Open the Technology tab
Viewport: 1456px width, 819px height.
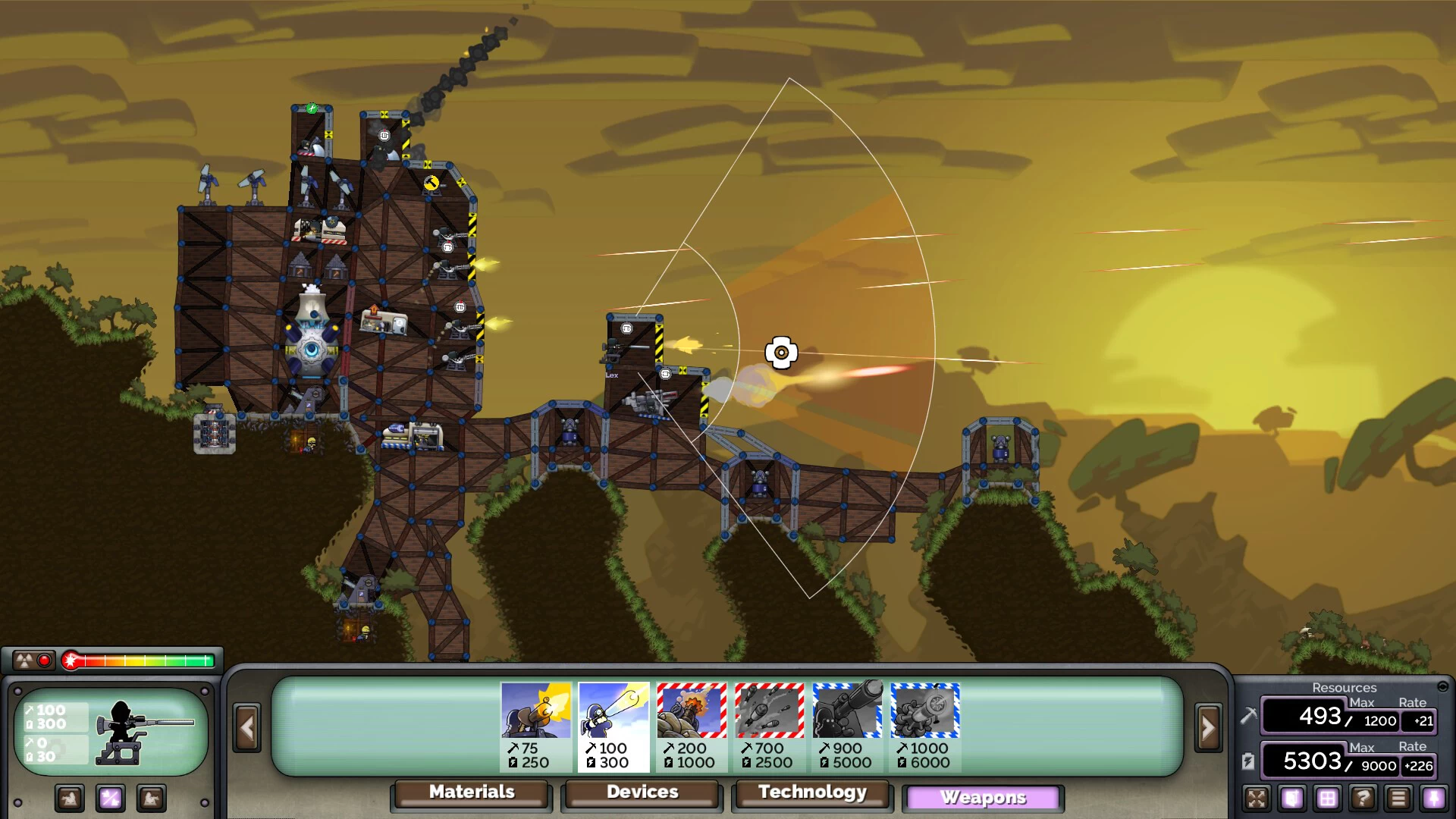[812, 792]
